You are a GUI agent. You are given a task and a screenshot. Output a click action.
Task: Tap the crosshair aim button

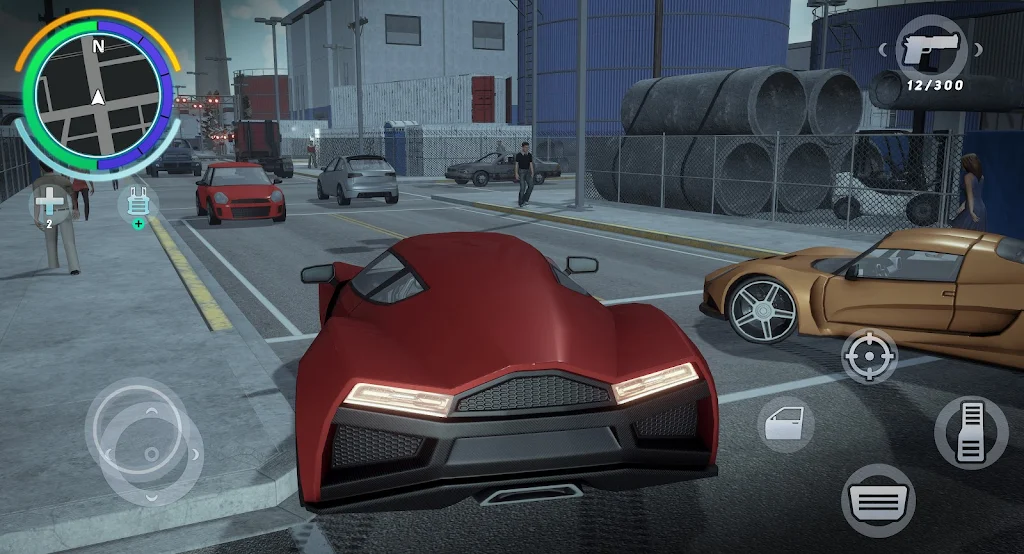click(x=868, y=355)
